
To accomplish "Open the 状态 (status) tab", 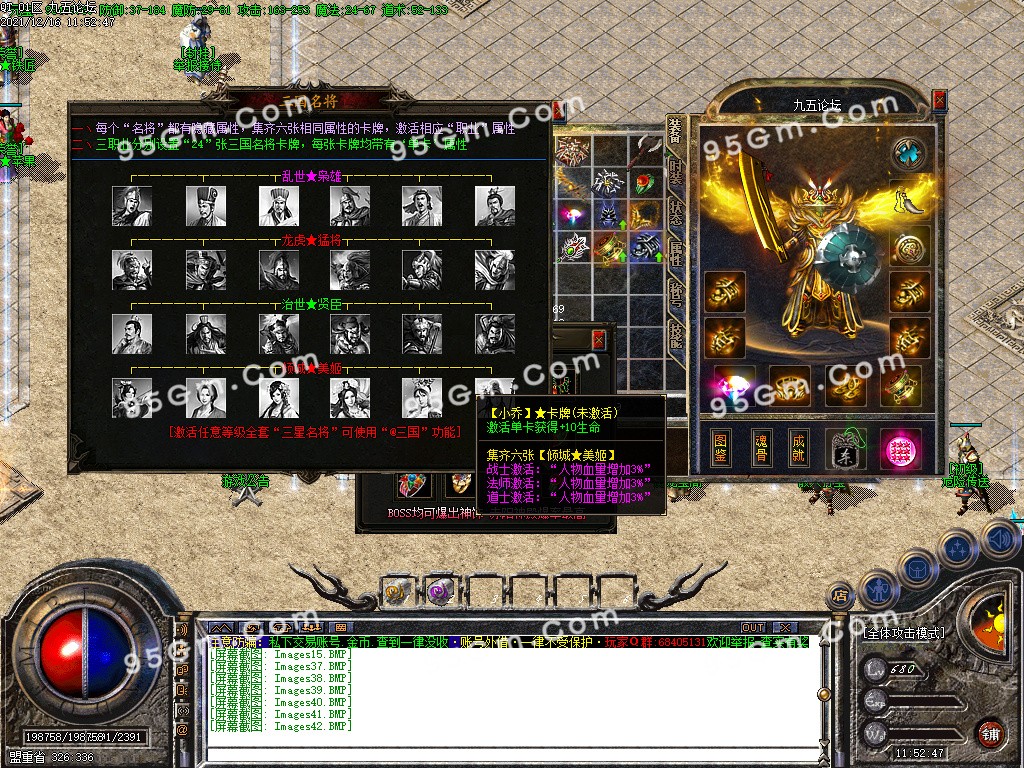I will [x=676, y=213].
